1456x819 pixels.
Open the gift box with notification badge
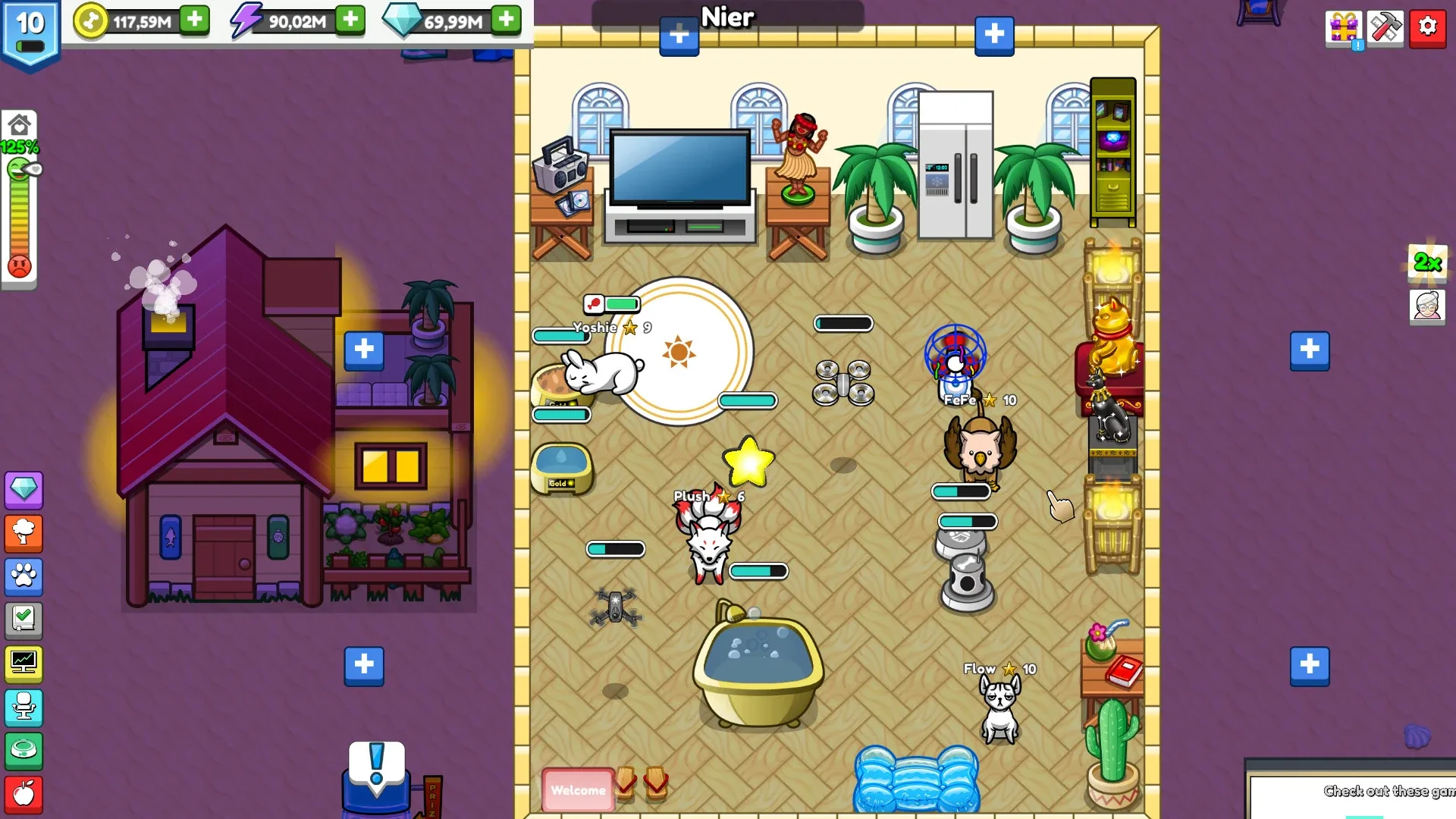click(1342, 27)
